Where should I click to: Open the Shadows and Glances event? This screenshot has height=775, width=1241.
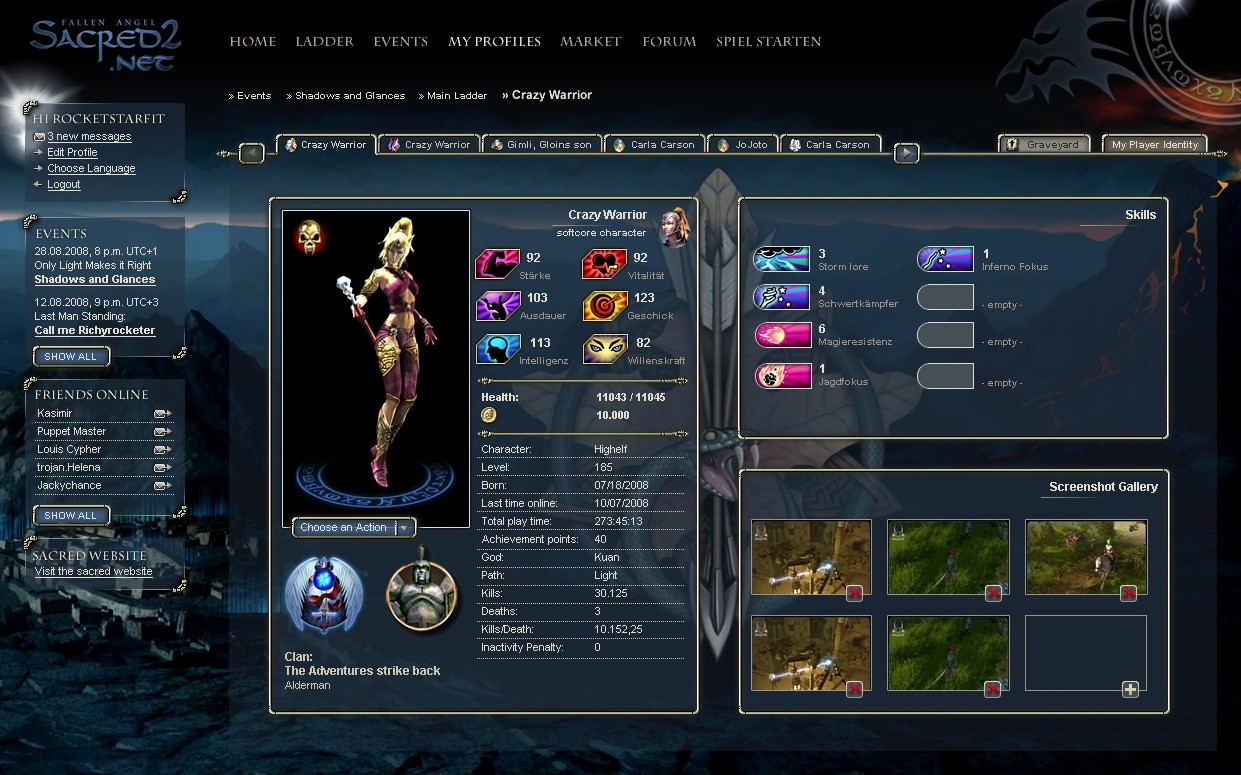click(95, 280)
